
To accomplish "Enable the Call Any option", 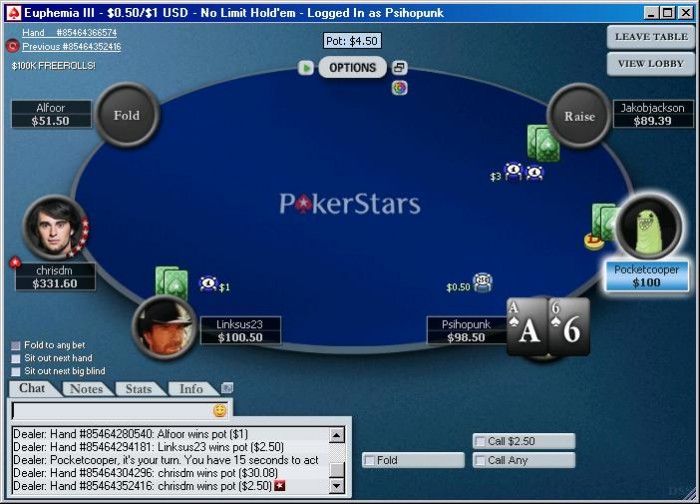I will coord(479,461).
